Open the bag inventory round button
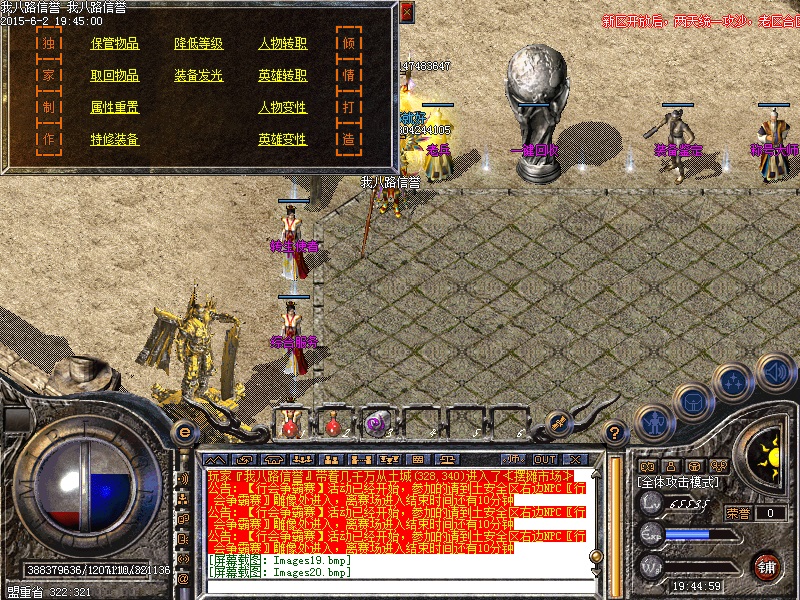Image resolution: width=800 pixels, height=600 pixels. point(693,400)
